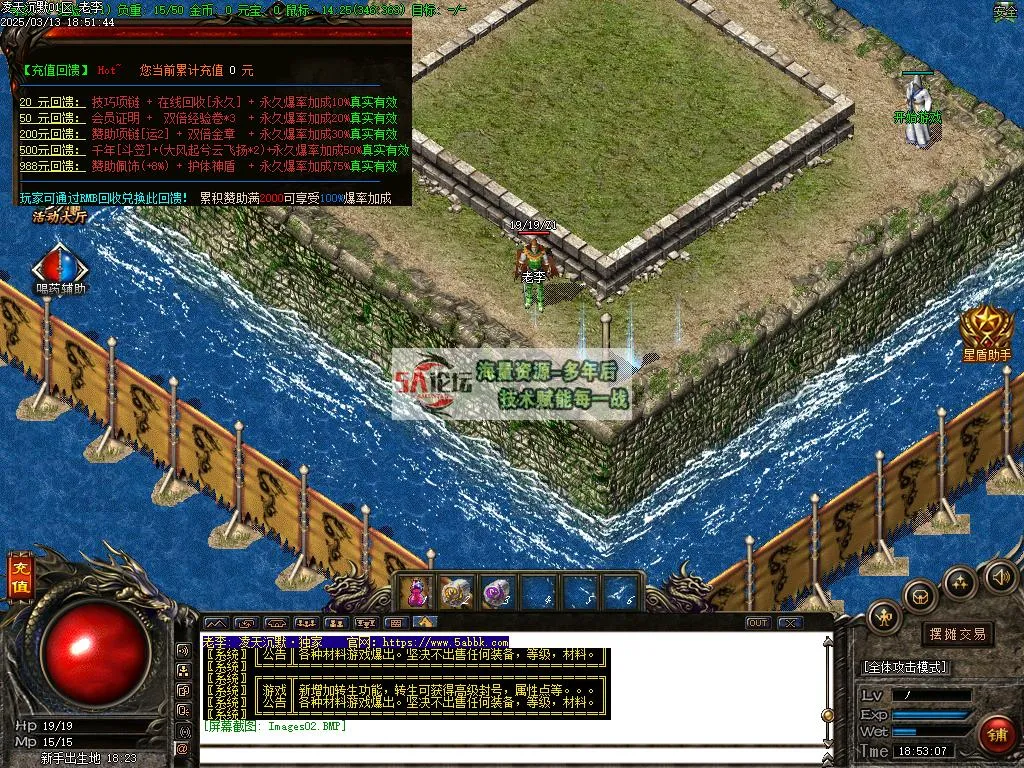Click the OUT button above chat
Screen dimensions: 1024x768
[x=758, y=623]
